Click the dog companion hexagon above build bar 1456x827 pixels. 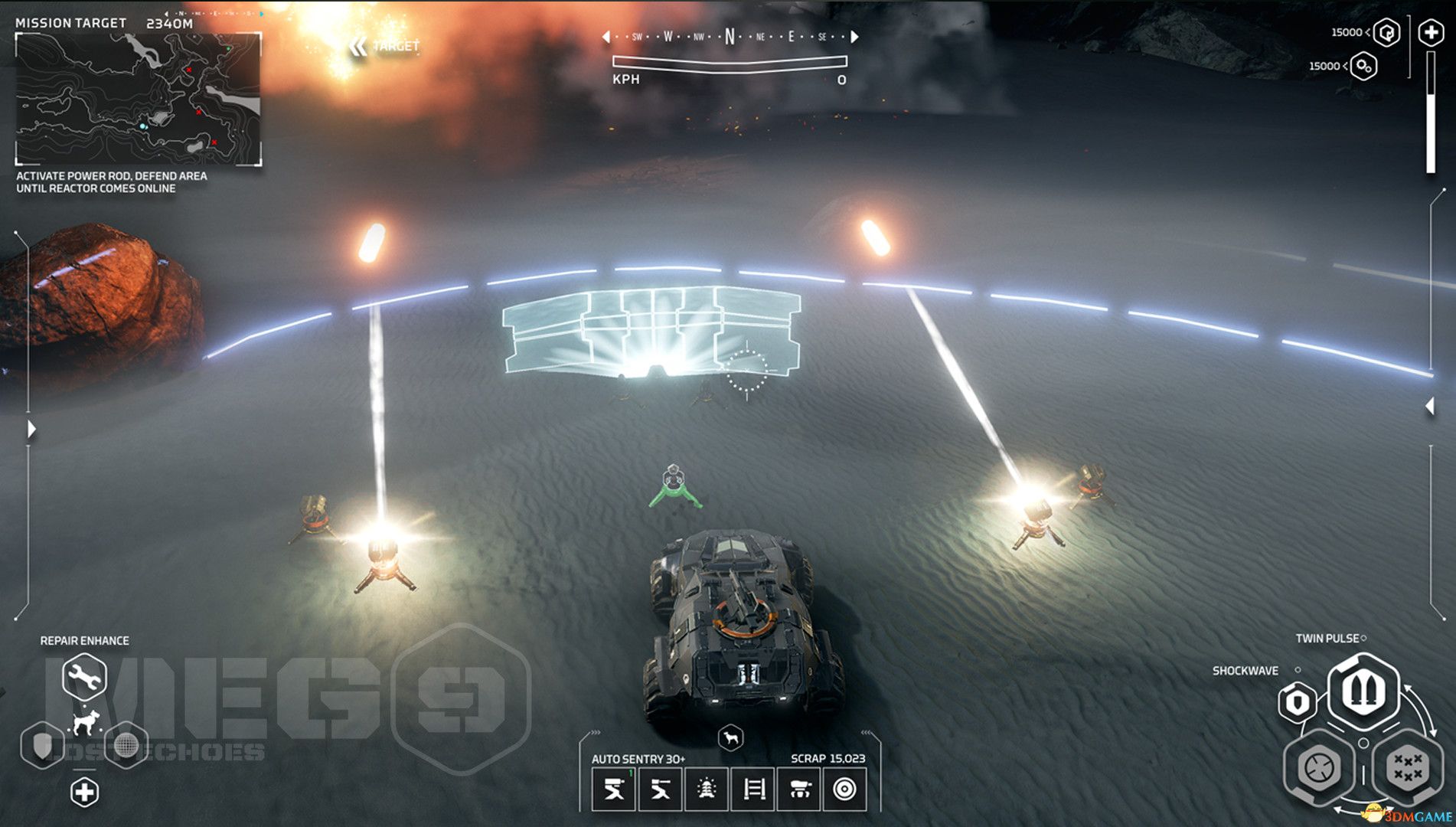731,738
